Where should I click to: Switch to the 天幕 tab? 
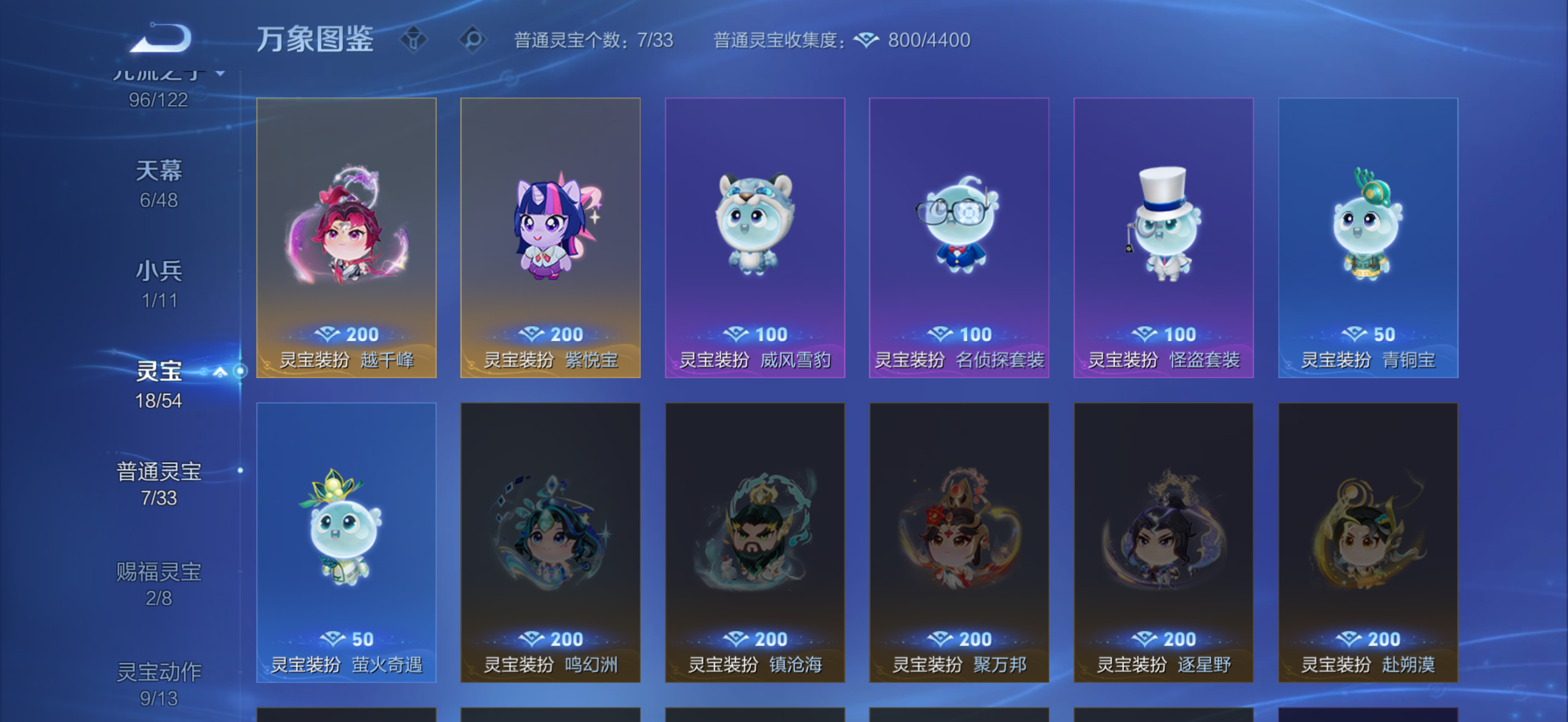160,171
